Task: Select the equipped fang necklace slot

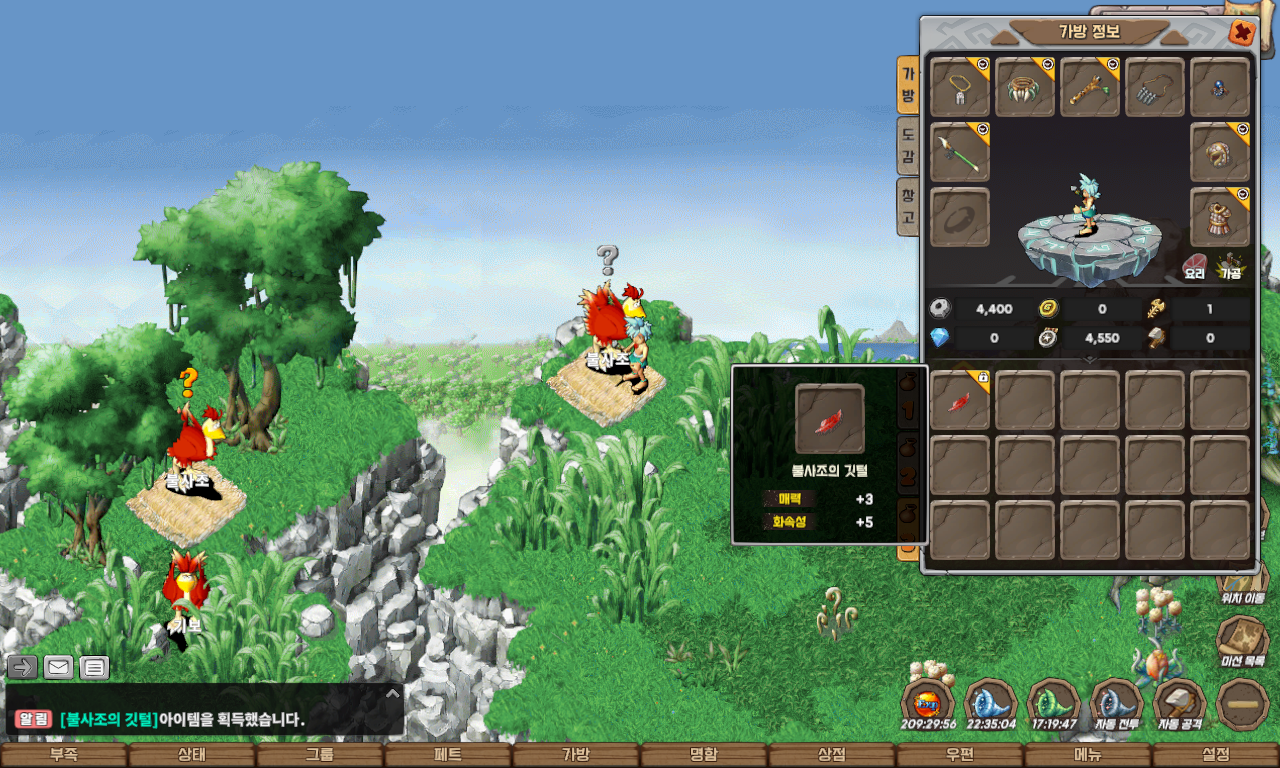Action: 1025,88
